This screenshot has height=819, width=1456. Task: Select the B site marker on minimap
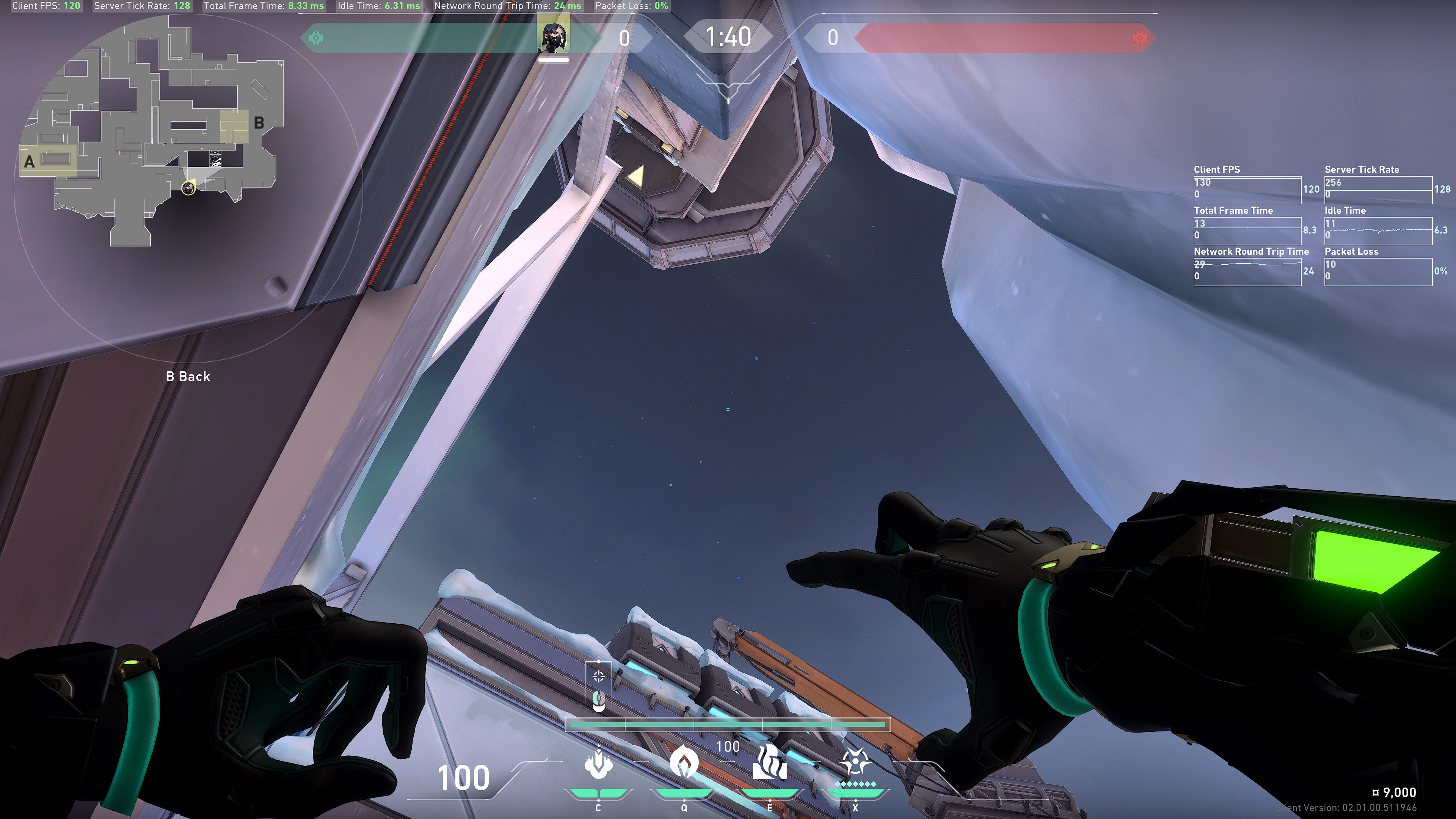point(259,122)
